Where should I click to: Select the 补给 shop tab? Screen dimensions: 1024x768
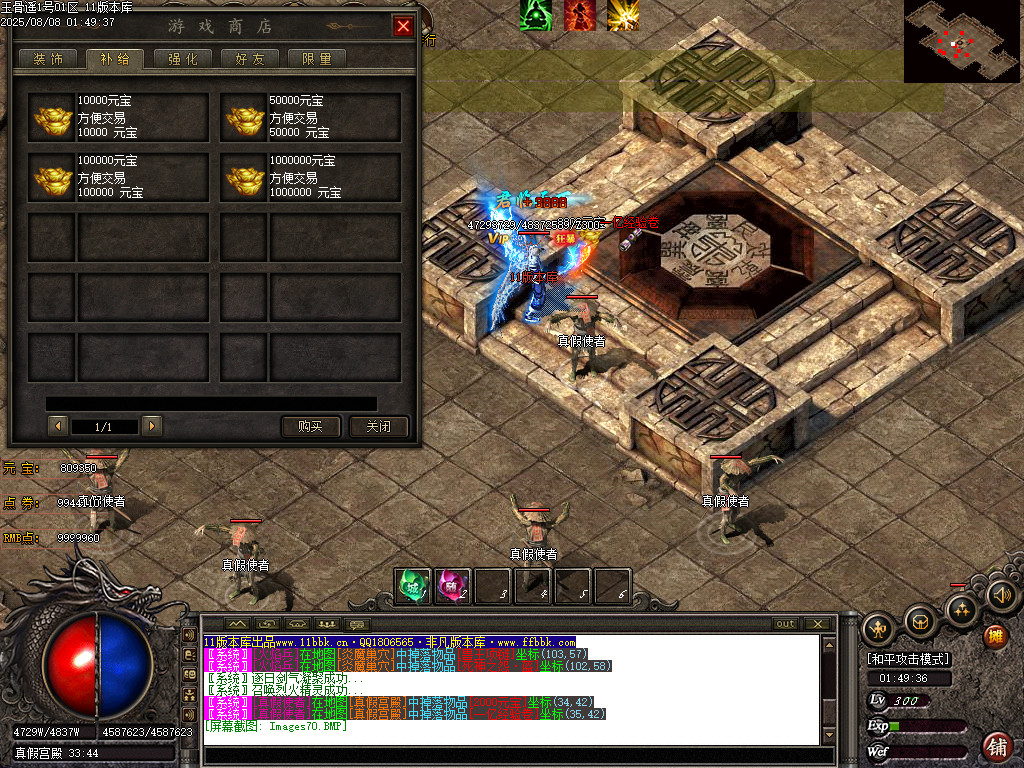(x=114, y=59)
